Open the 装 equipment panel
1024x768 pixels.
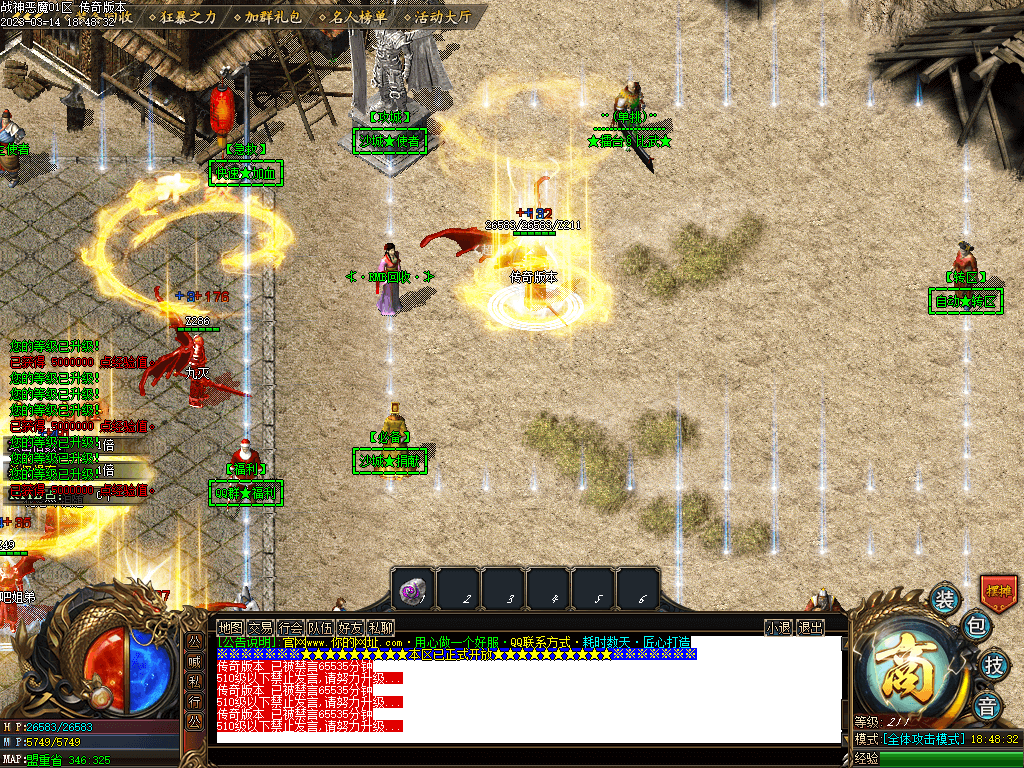pos(944,600)
